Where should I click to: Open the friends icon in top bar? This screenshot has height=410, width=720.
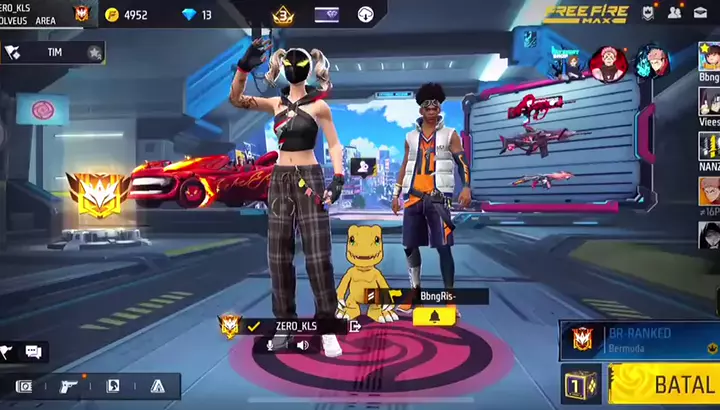tap(675, 13)
